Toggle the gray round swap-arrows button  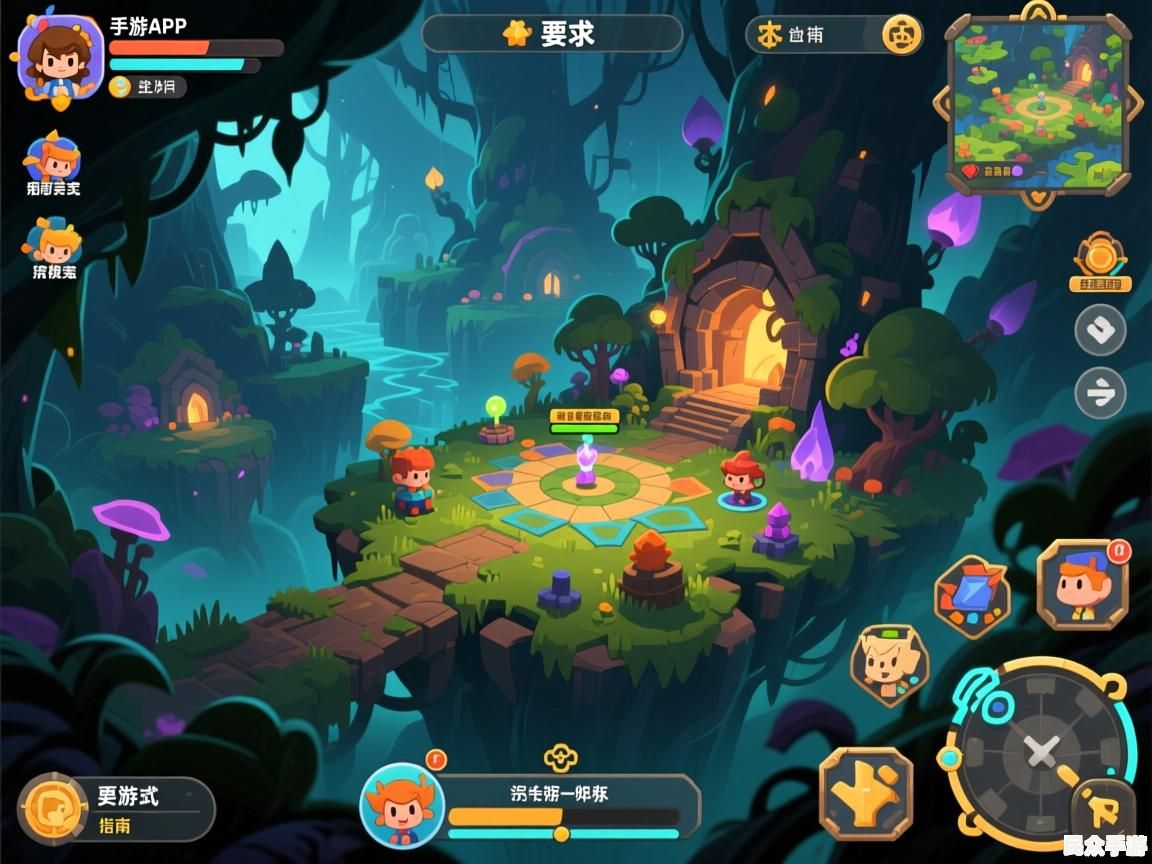click(x=1100, y=393)
